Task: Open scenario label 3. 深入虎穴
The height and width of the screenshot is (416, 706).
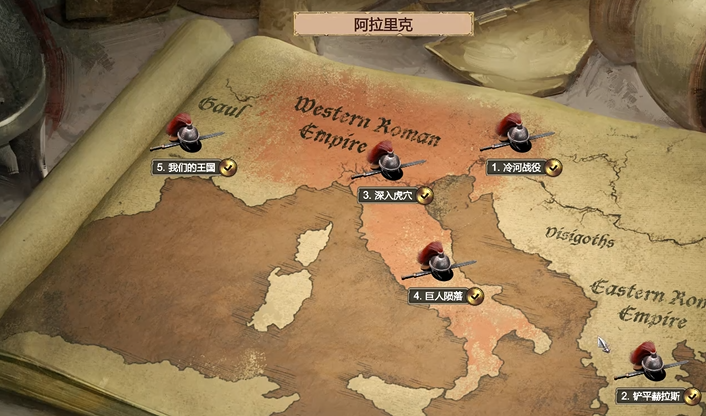Action: click(x=388, y=195)
